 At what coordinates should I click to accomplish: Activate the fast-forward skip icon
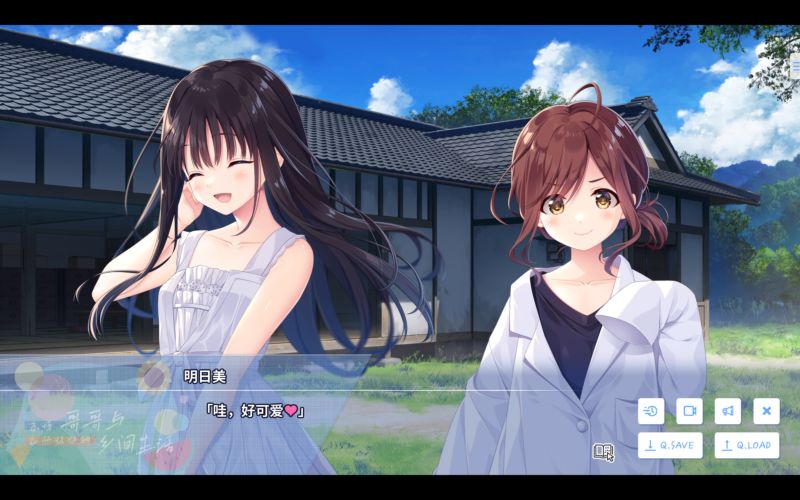[651, 410]
